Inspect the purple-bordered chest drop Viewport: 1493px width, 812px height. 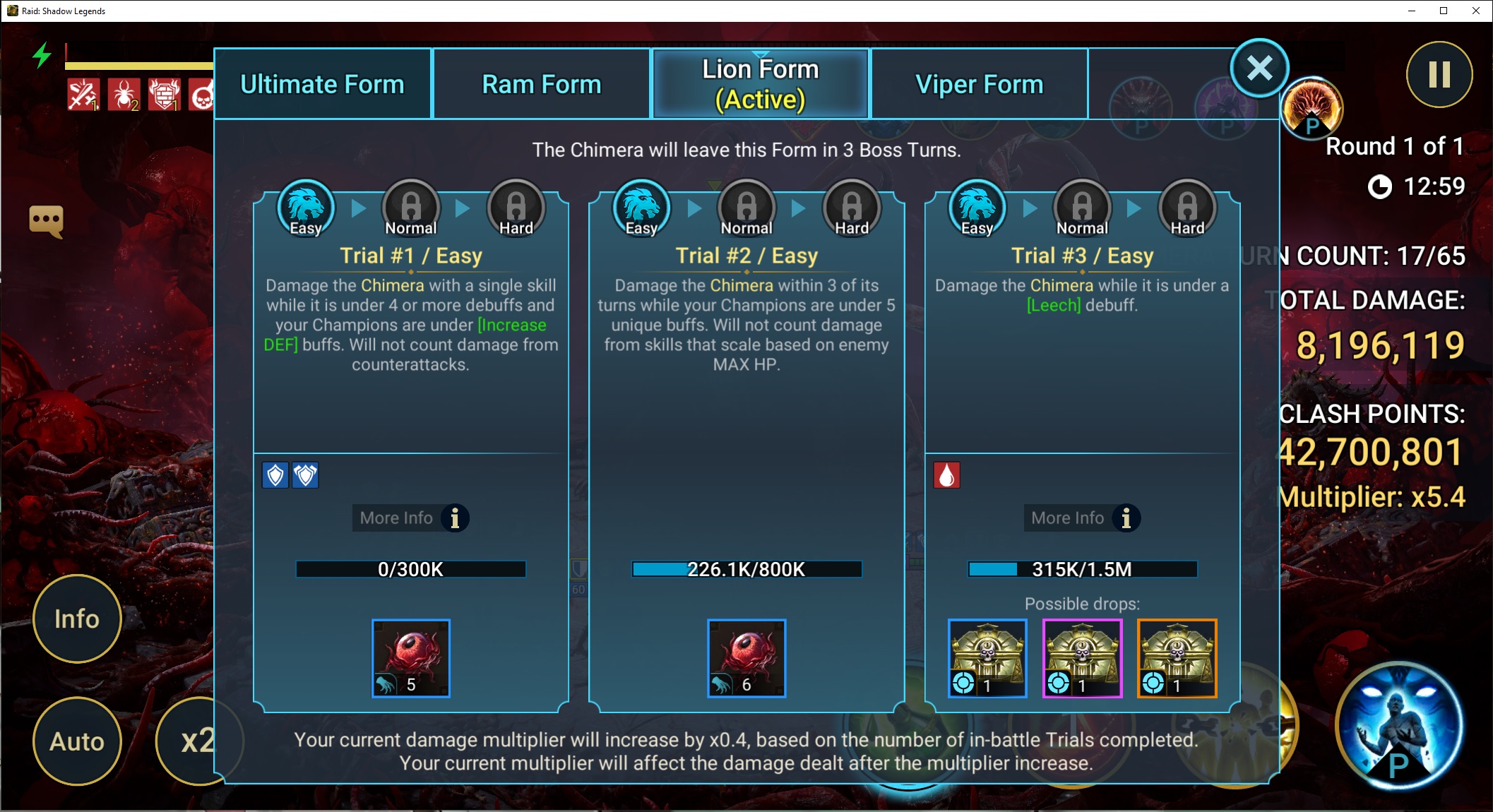[x=1082, y=658]
